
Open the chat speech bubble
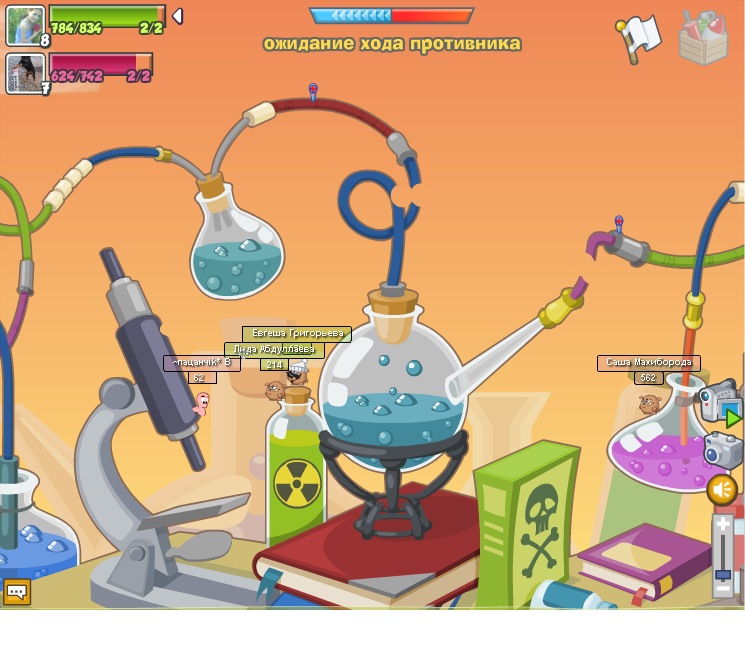16,591
